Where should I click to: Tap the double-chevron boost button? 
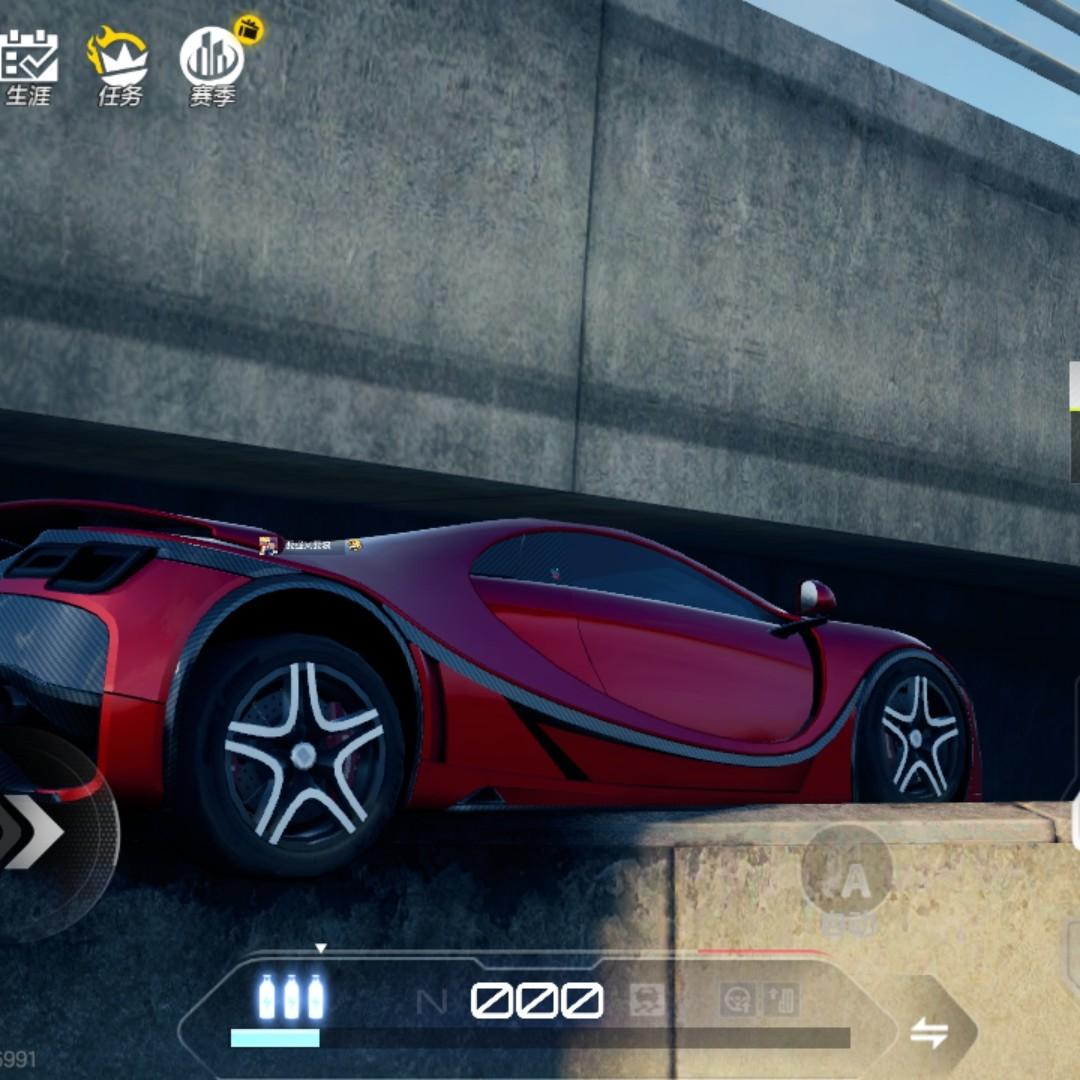pos(33,832)
